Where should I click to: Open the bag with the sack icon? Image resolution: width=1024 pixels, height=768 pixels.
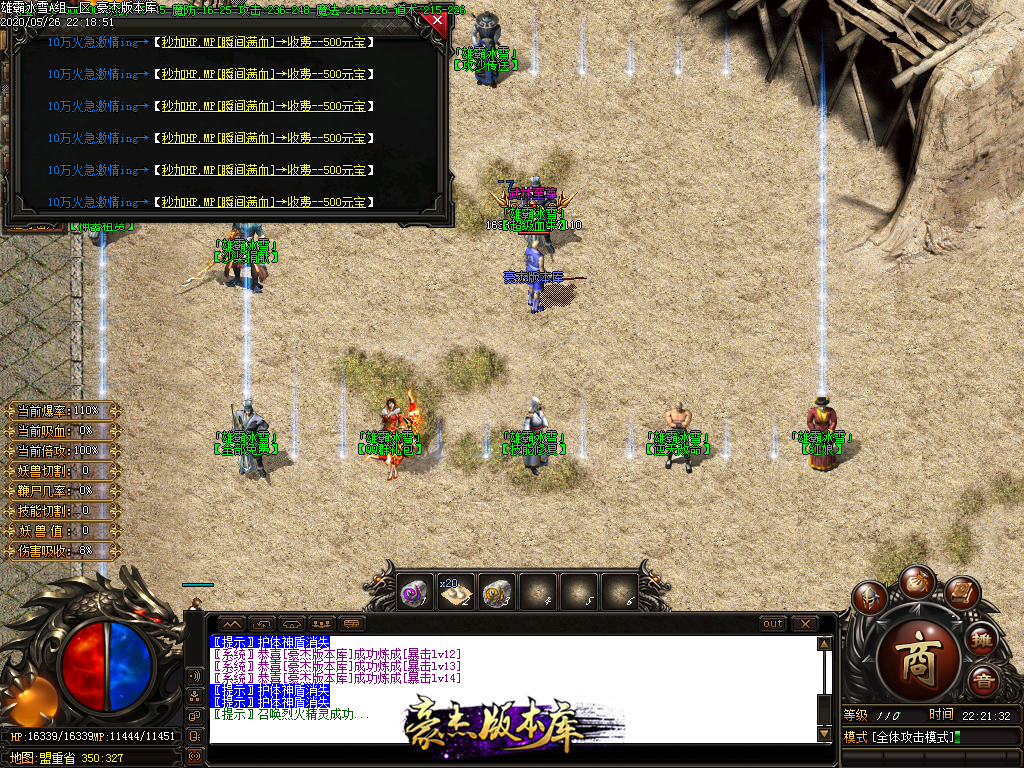[x=917, y=580]
